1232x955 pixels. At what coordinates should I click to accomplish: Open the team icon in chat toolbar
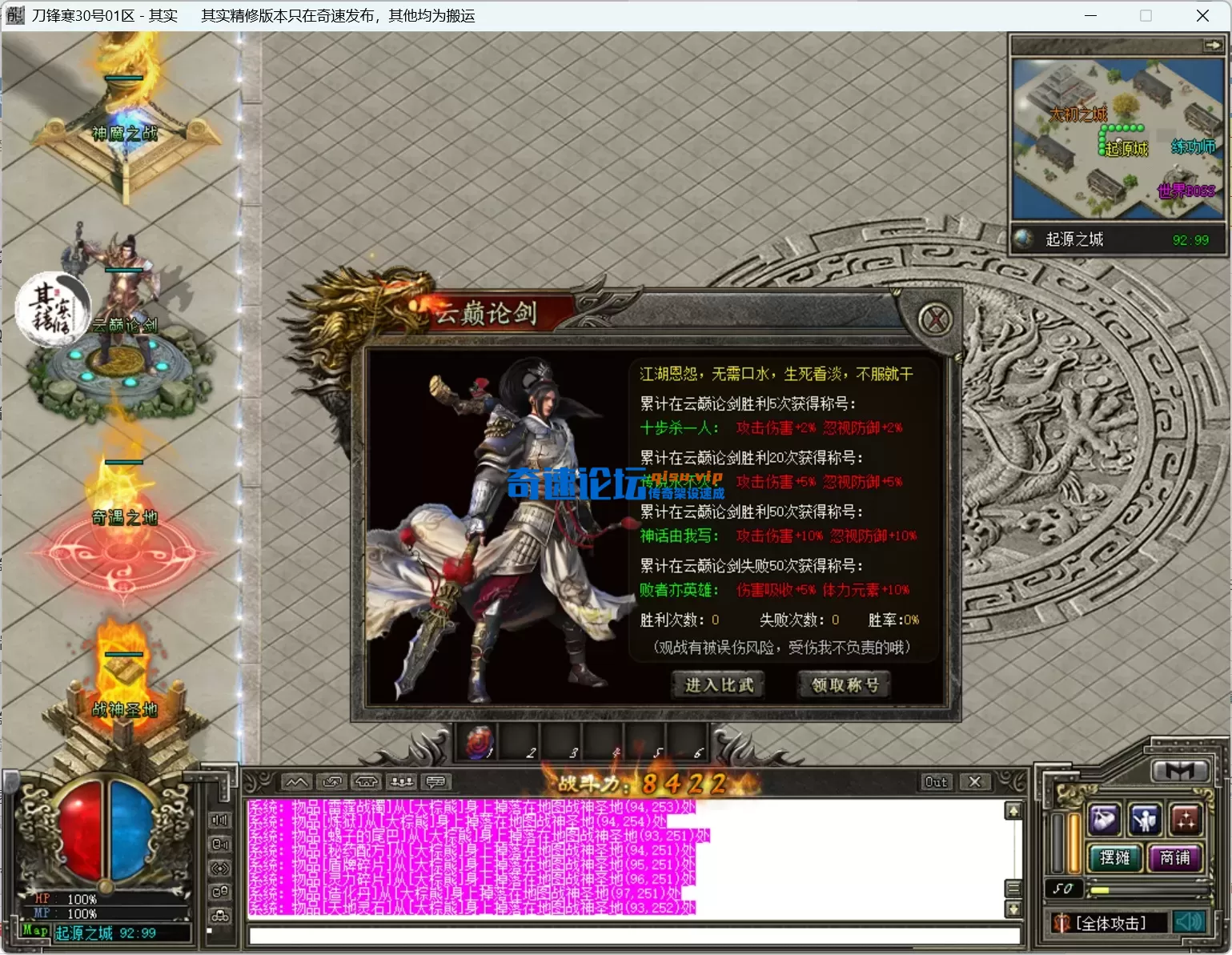(401, 782)
